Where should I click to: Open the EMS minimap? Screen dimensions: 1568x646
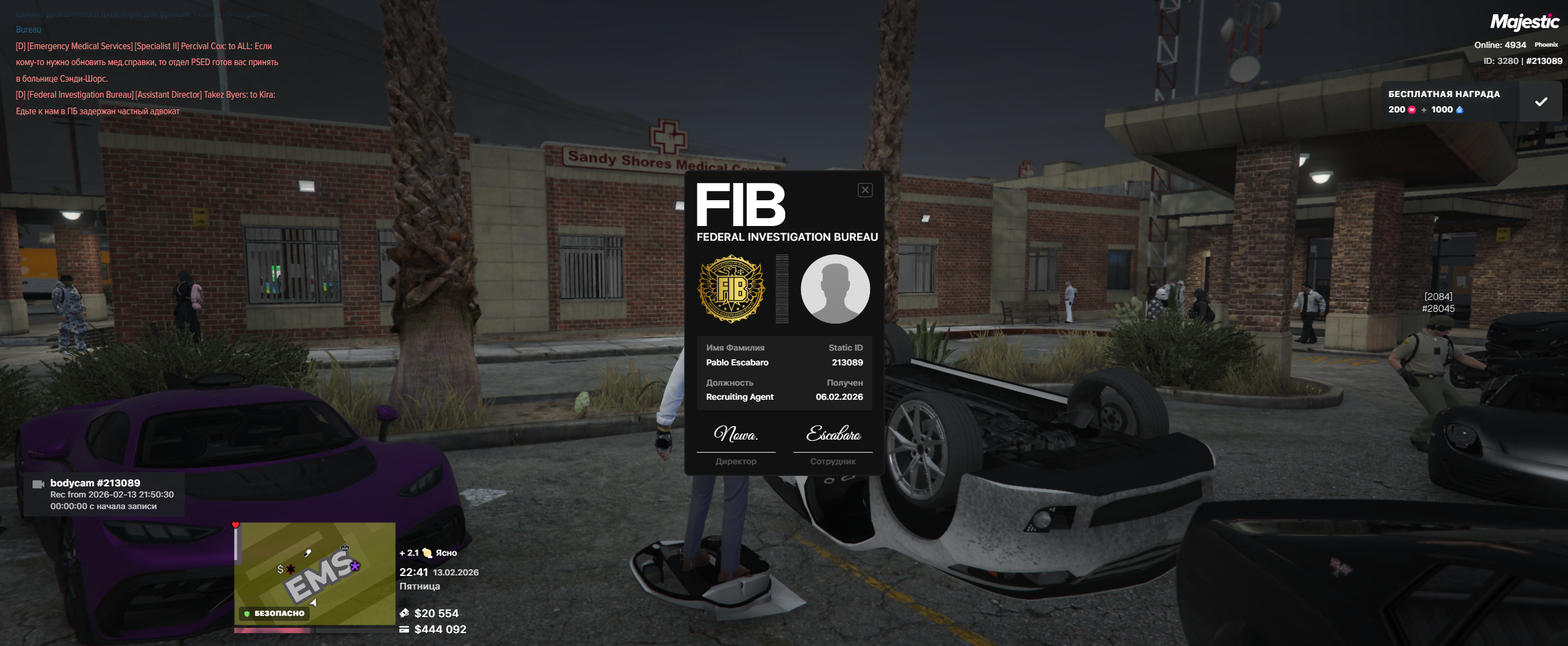[315, 574]
